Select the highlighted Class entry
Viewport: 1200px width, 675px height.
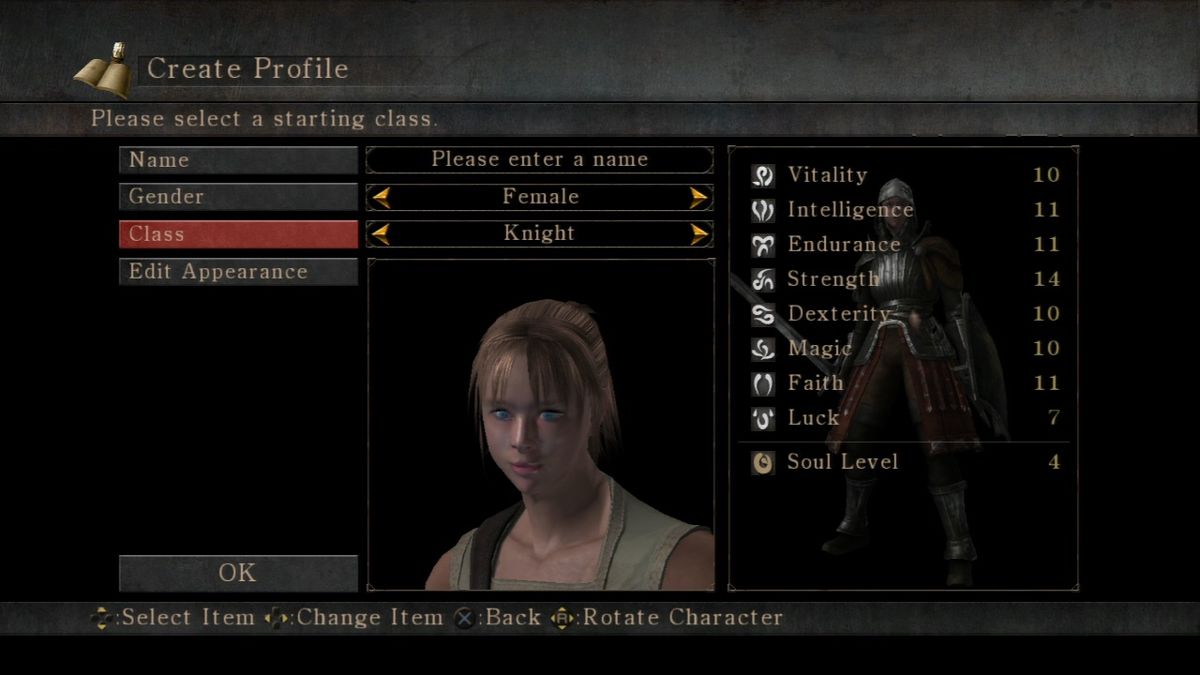tap(238, 234)
